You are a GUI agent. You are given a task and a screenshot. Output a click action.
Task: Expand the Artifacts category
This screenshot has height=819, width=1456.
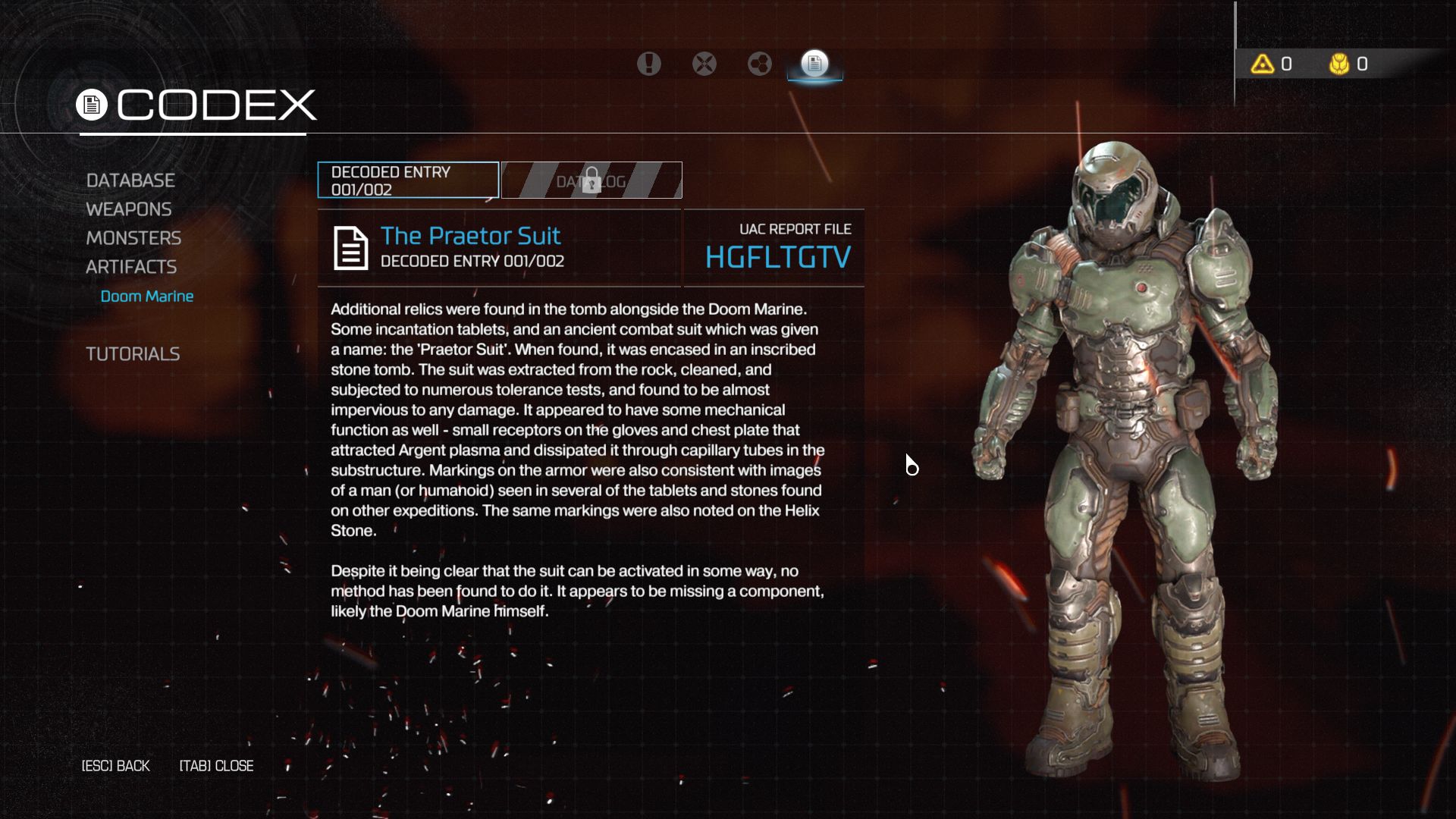132,267
